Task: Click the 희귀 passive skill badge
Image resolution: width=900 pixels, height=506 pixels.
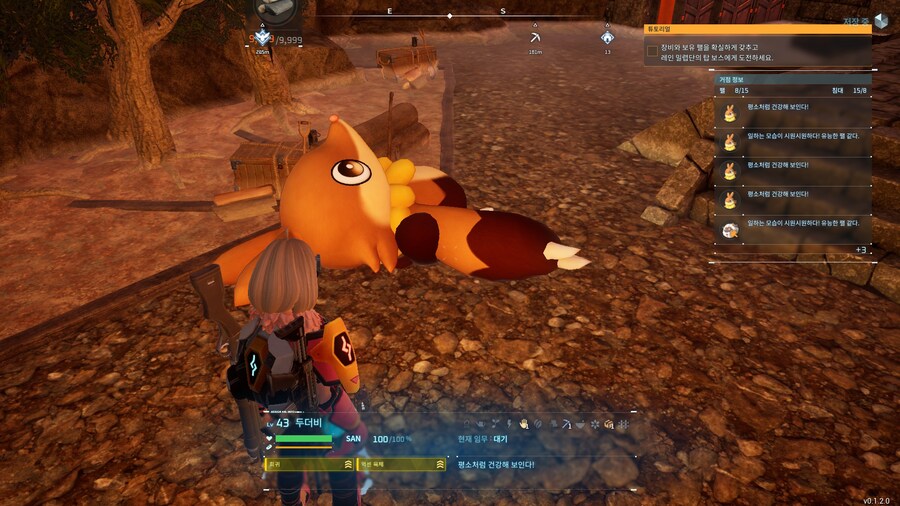Action: coord(309,464)
